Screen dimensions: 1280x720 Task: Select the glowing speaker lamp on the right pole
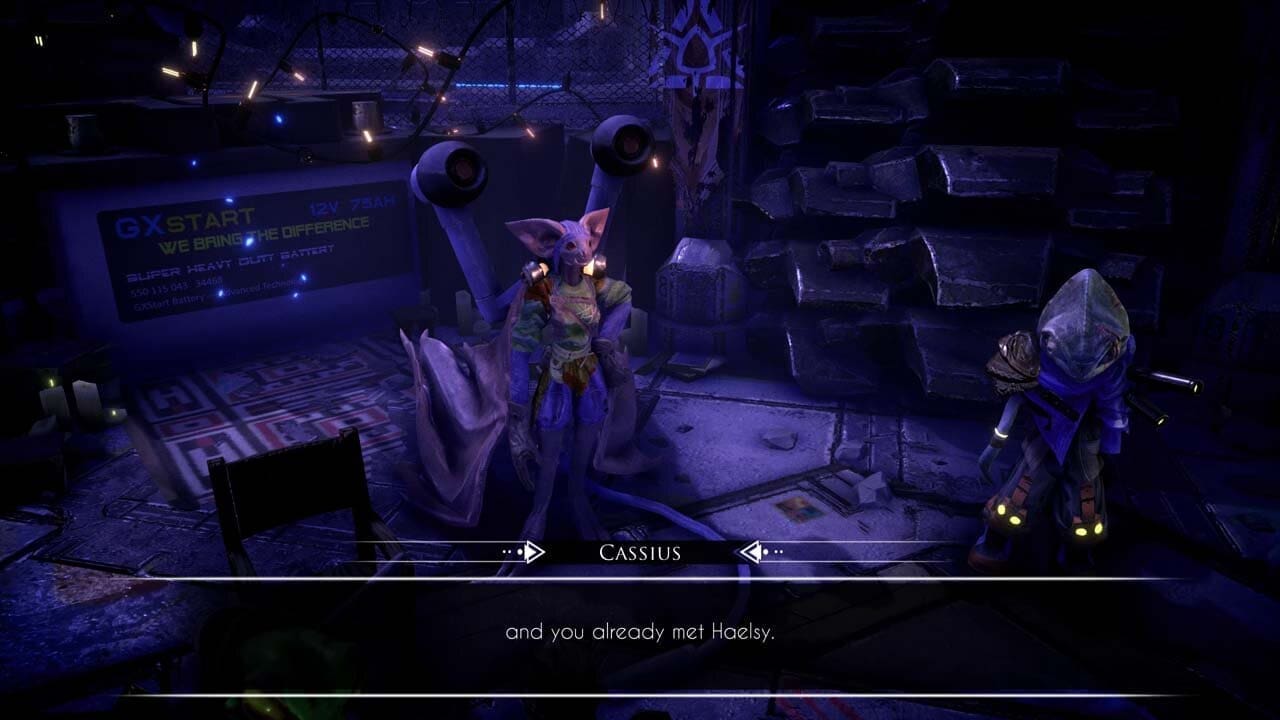pos(626,146)
